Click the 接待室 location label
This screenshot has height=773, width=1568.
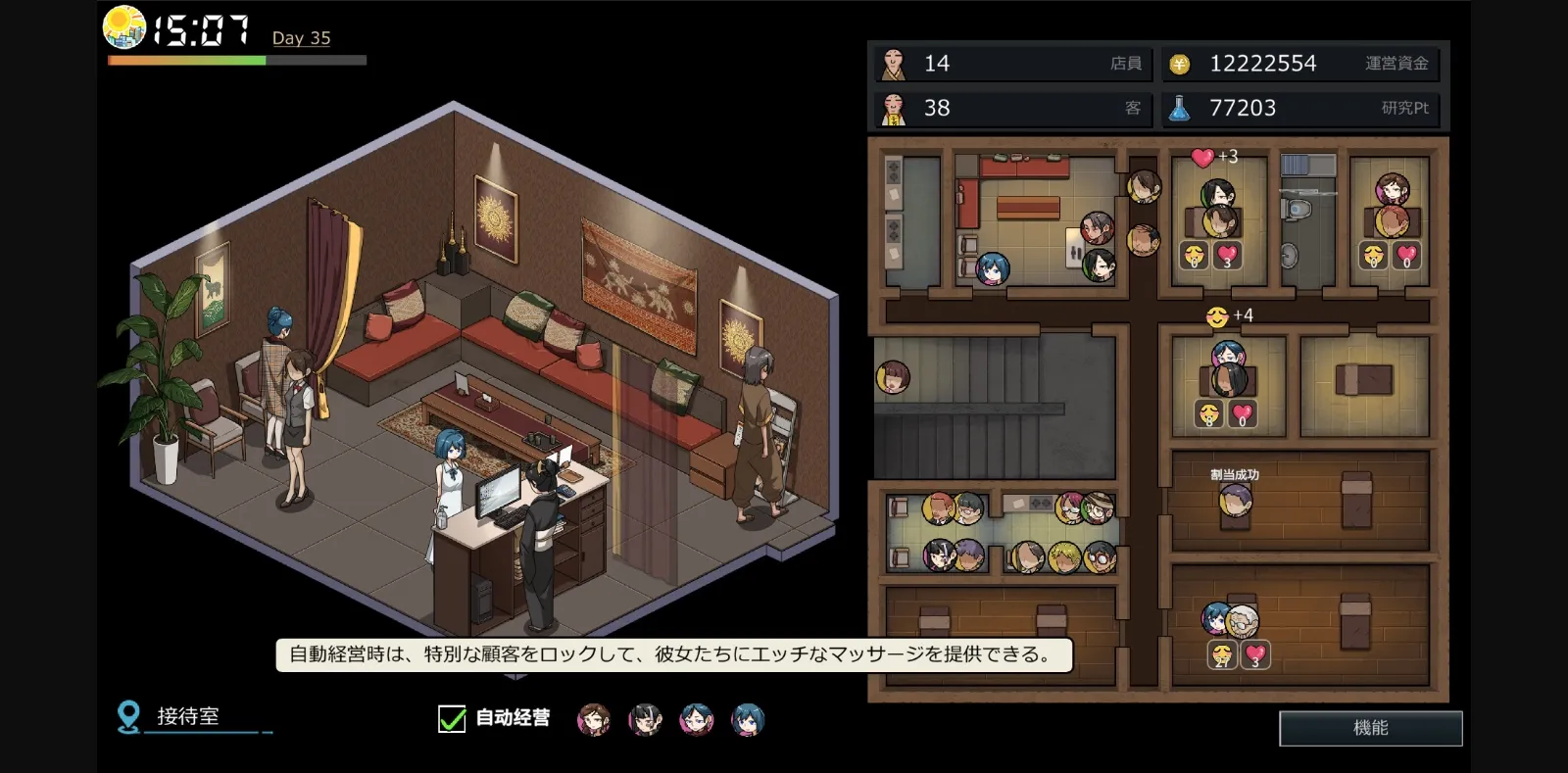coord(187,717)
